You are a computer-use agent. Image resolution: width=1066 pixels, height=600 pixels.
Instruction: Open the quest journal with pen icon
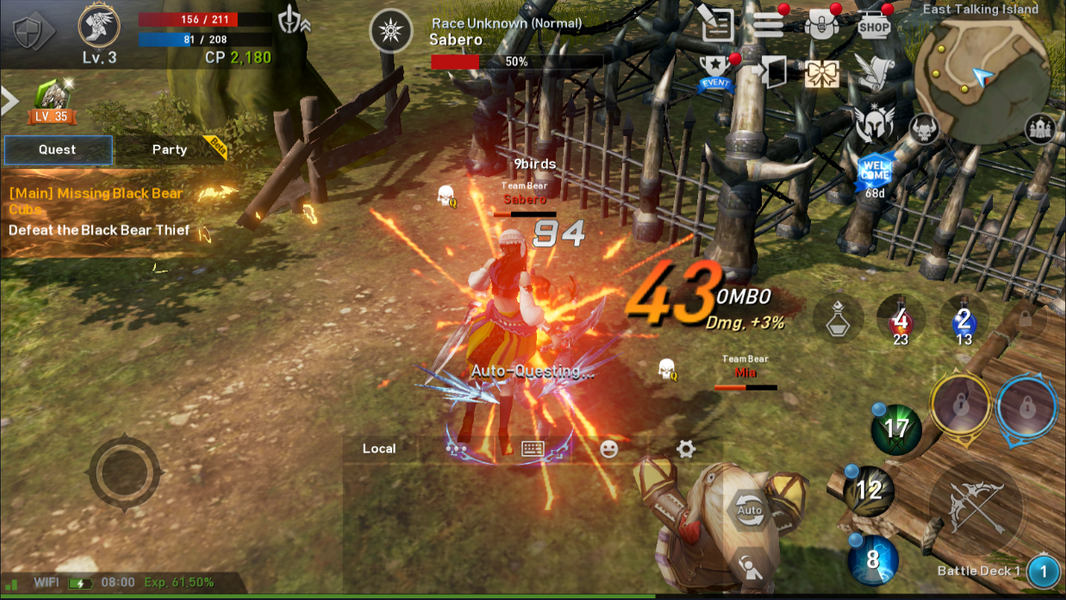pyautogui.click(x=717, y=25)
